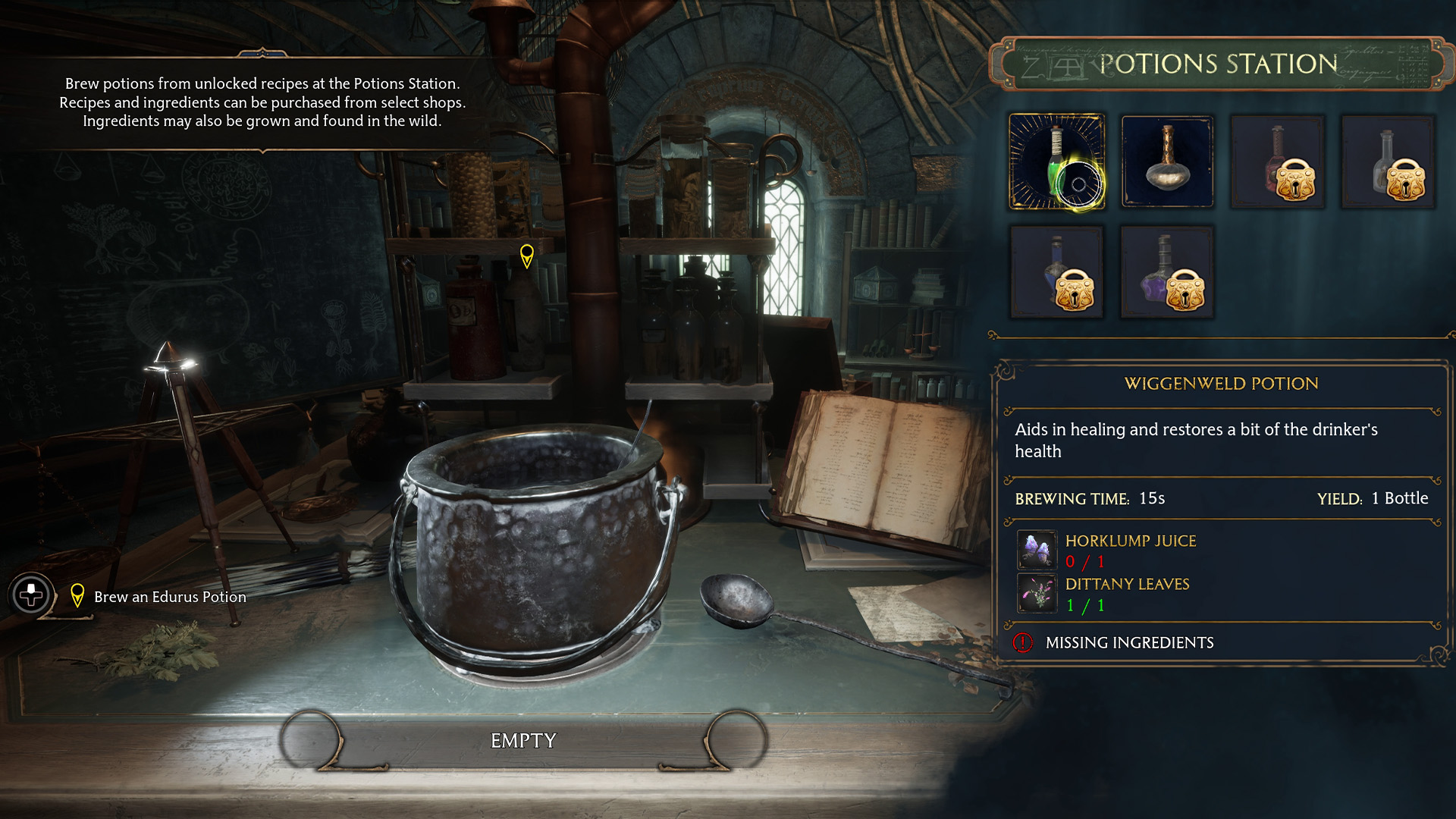Select the locked purple potion recipe
1456x819 pixels.
1167,272
